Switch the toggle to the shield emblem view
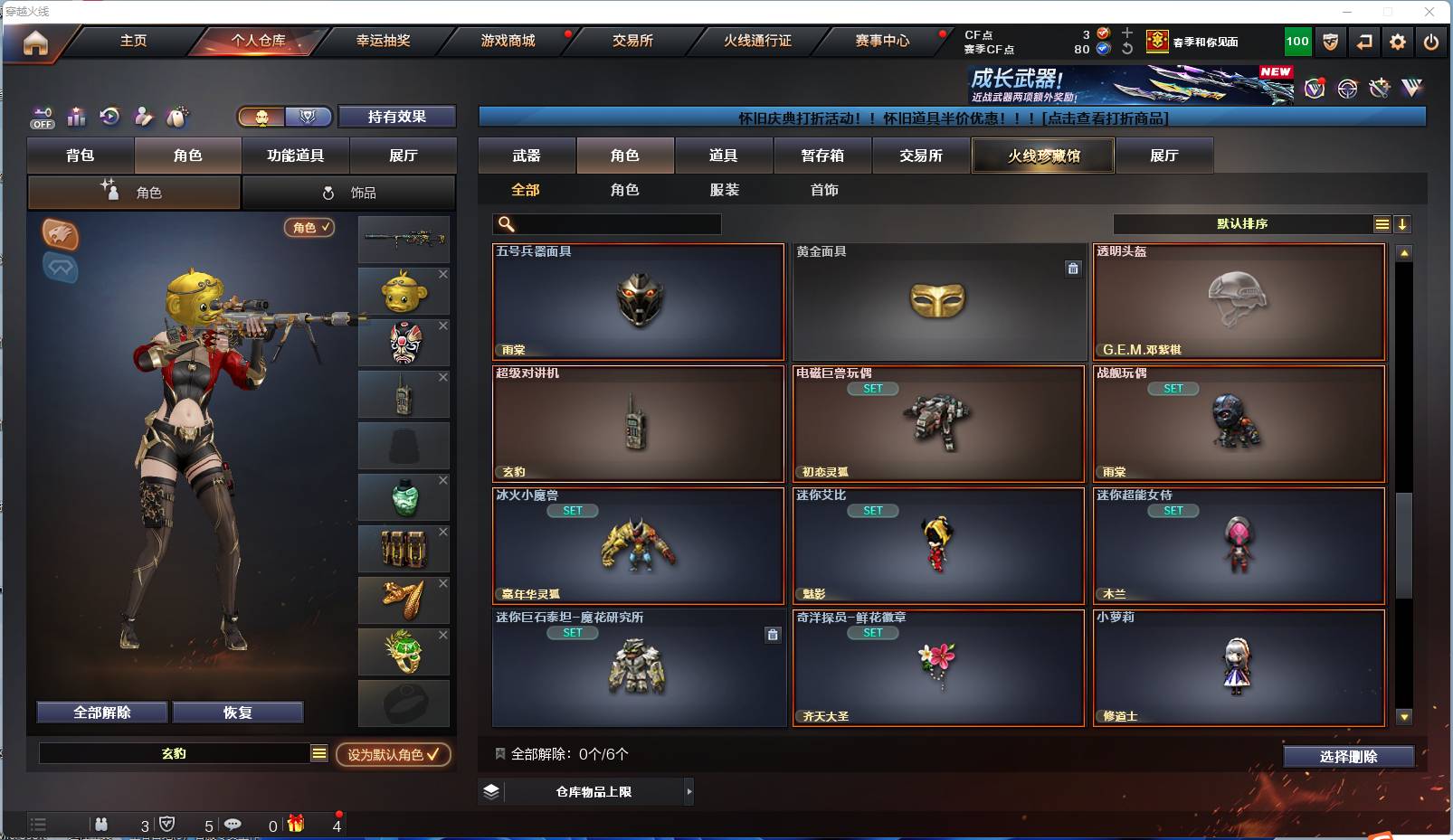The width and height of the screenshot is (1453, 840). tap(308, 116)
